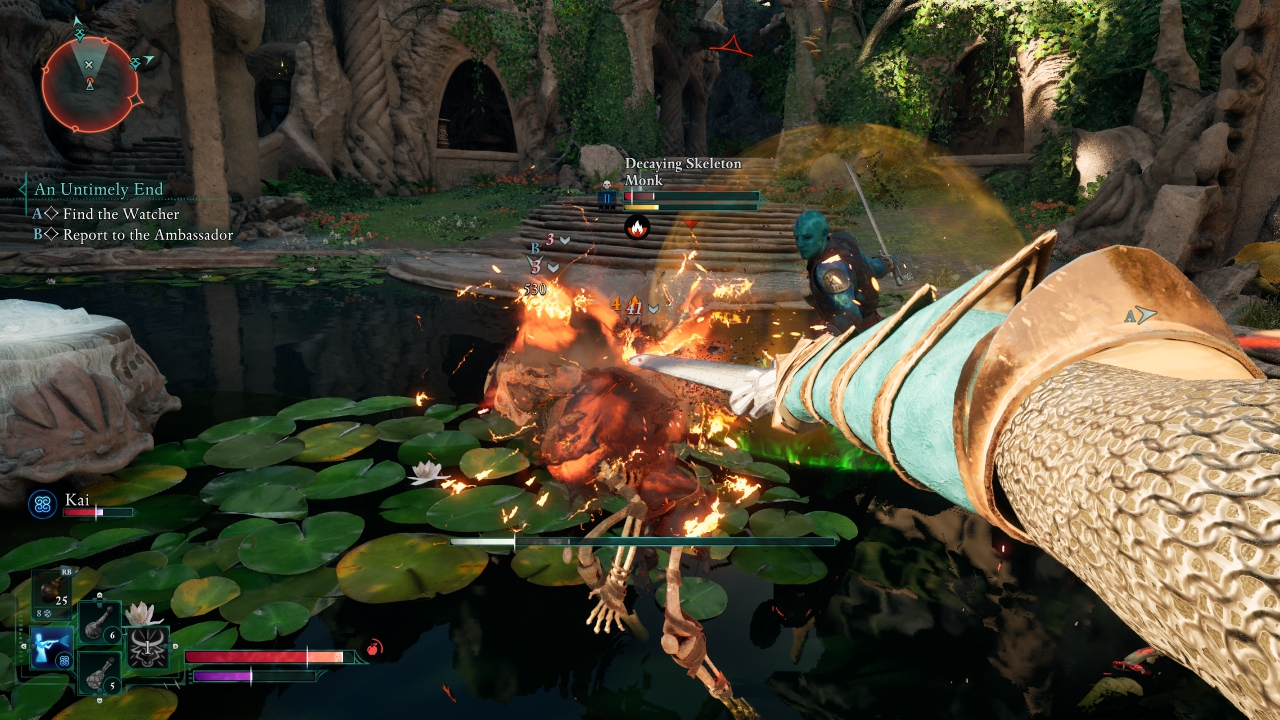Use the potion slot with 6 remaining

(100, 622)
